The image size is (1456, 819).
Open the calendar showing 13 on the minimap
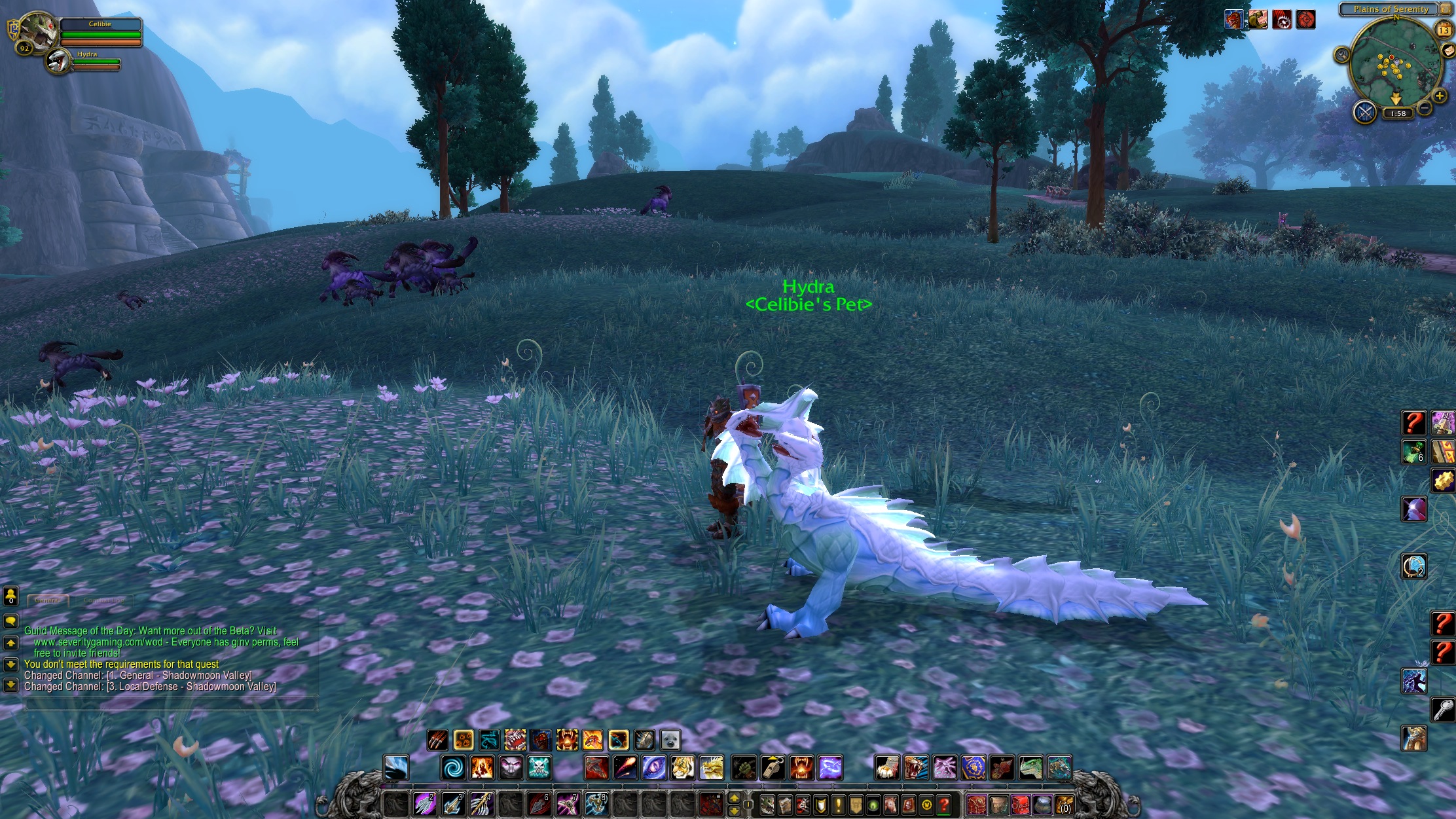1443,30
